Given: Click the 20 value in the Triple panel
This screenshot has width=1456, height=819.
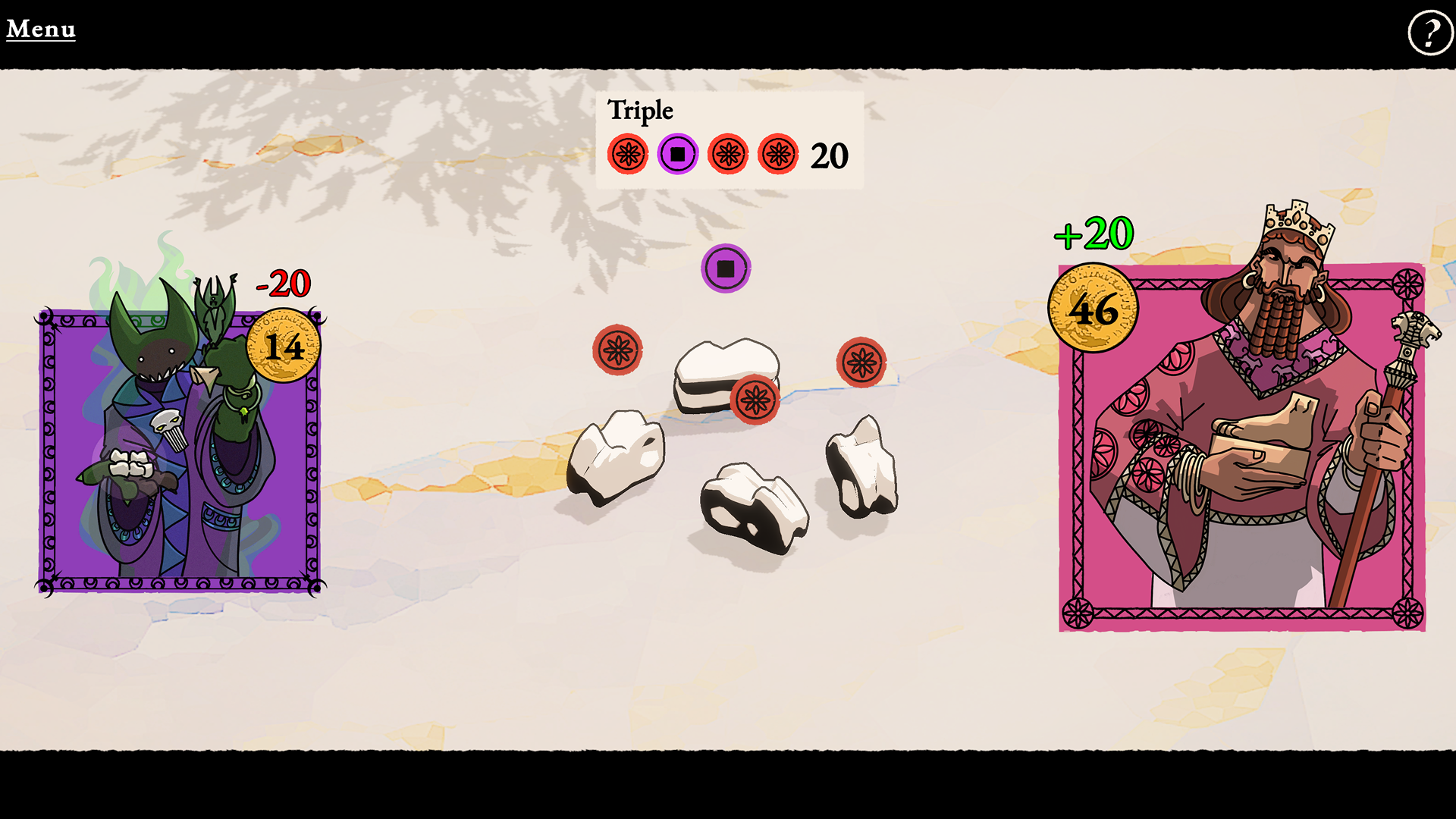Looking at the screenshot, I should pyautogui.click(x=829, y=156).
